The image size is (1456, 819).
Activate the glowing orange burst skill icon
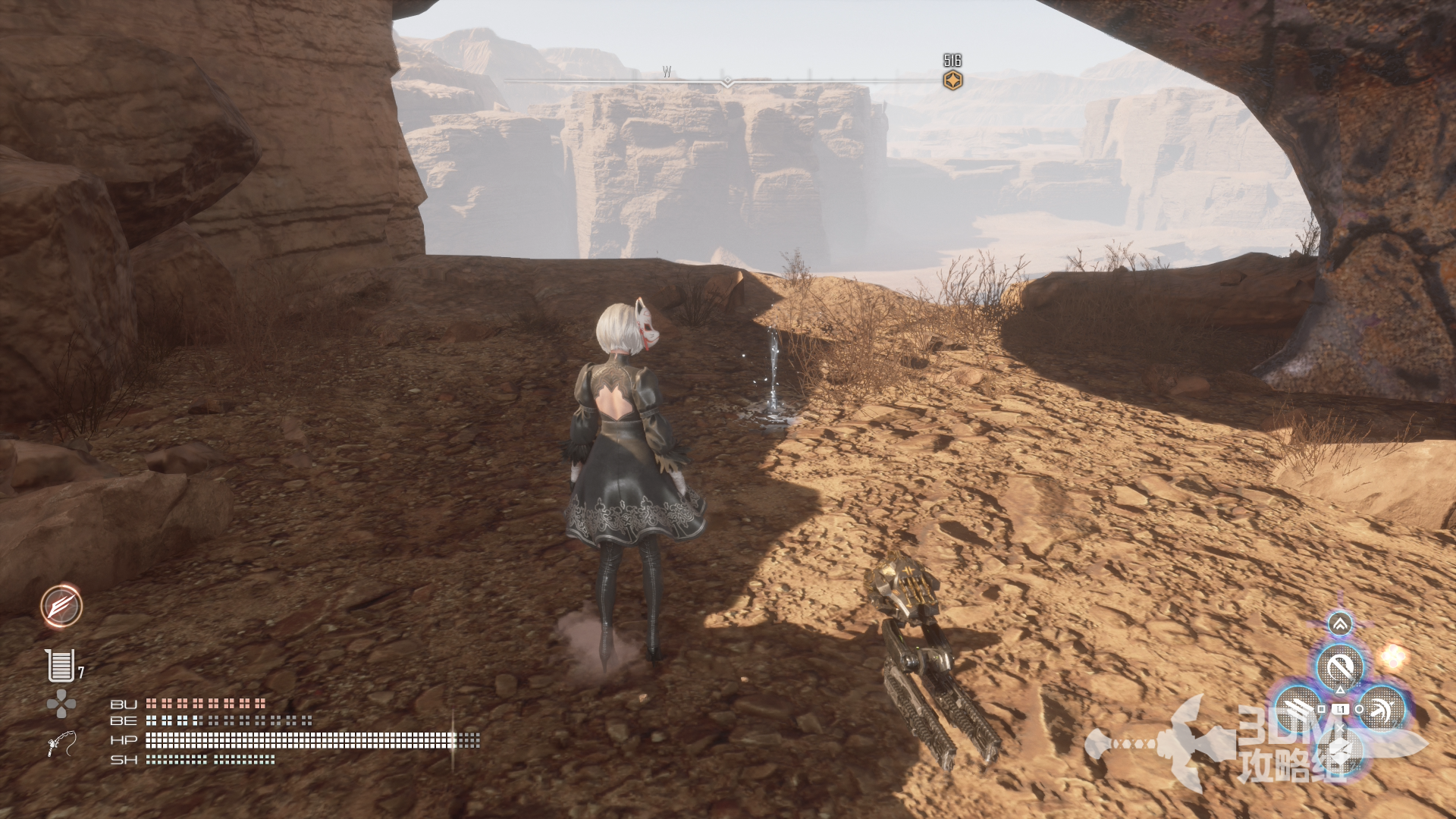pyautogui.click(x=61, y=606)
